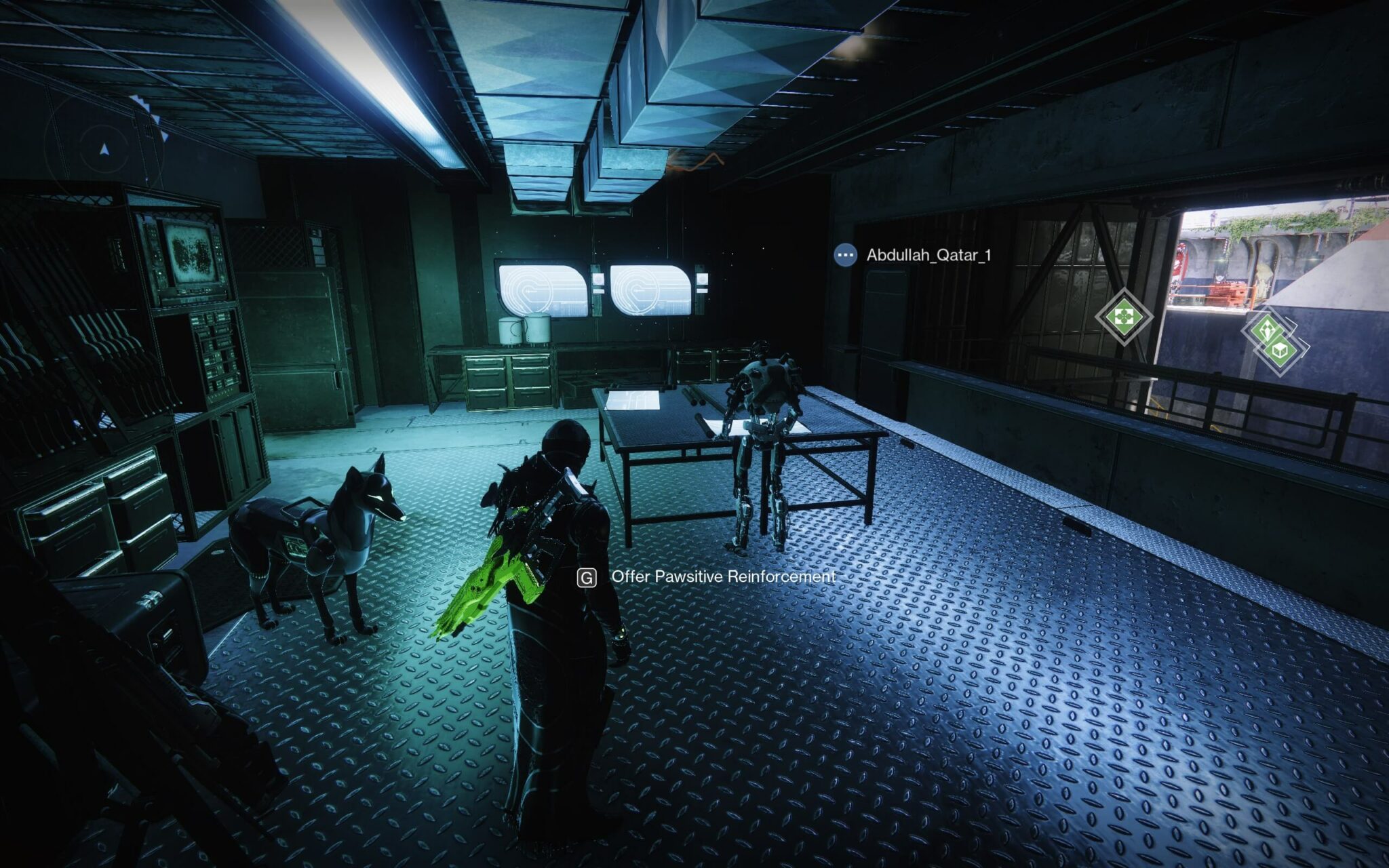Select the Abdullah_Qatar_1 player nameplate
Viewport: 1389px width, 868px height.
[x=928, y=255]
